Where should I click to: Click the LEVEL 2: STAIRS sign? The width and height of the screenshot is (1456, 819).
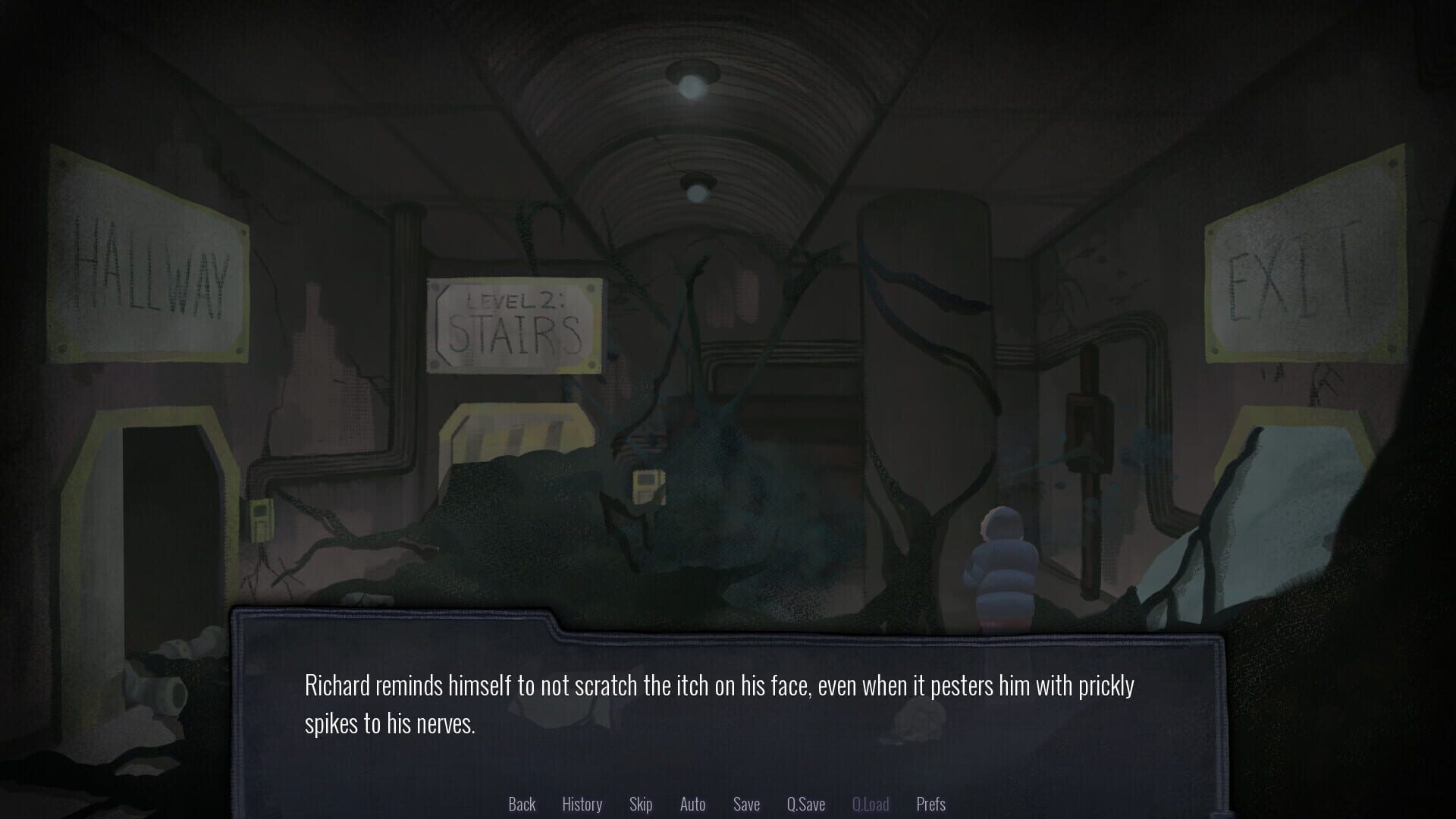[516, 326]
